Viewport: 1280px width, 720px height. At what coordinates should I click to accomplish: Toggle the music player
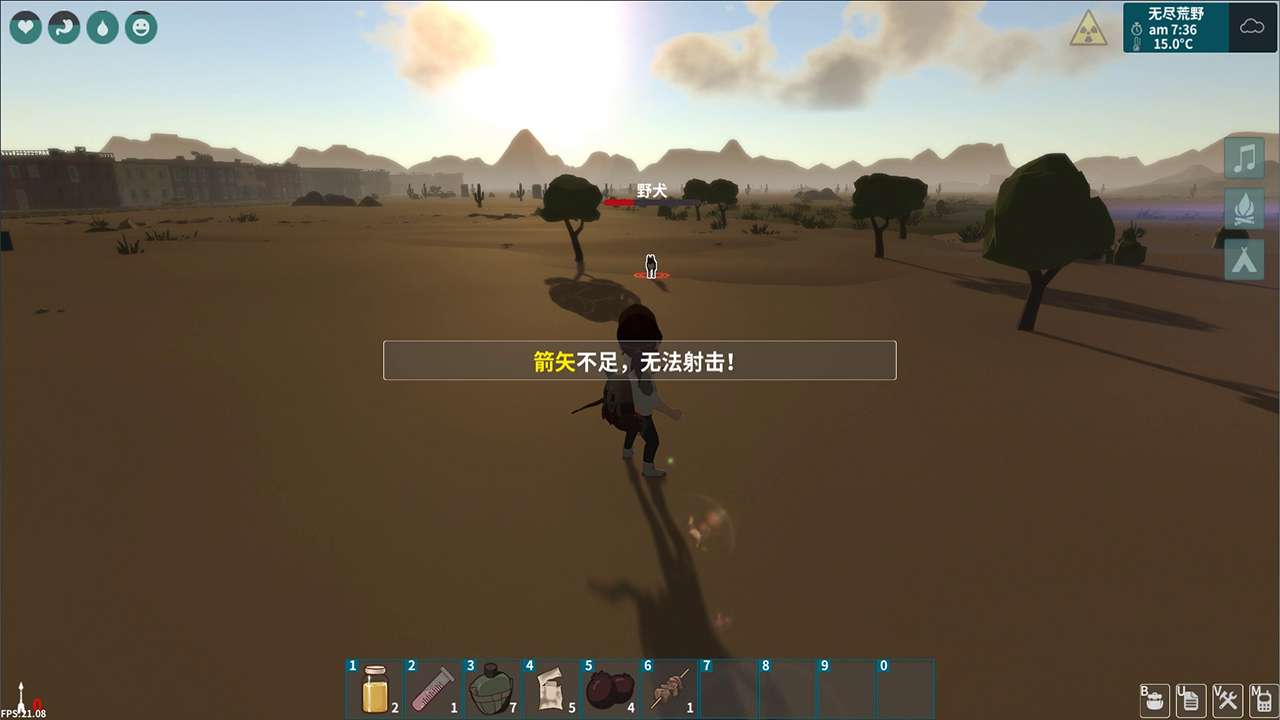[x=1243, y=157]
